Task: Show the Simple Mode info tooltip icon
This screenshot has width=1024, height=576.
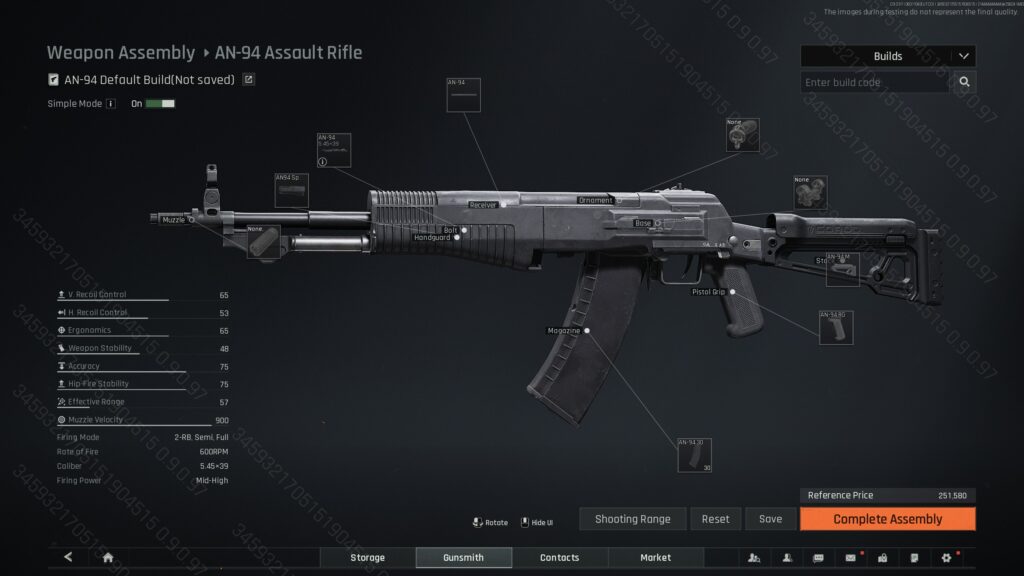Action: point(111,103)
